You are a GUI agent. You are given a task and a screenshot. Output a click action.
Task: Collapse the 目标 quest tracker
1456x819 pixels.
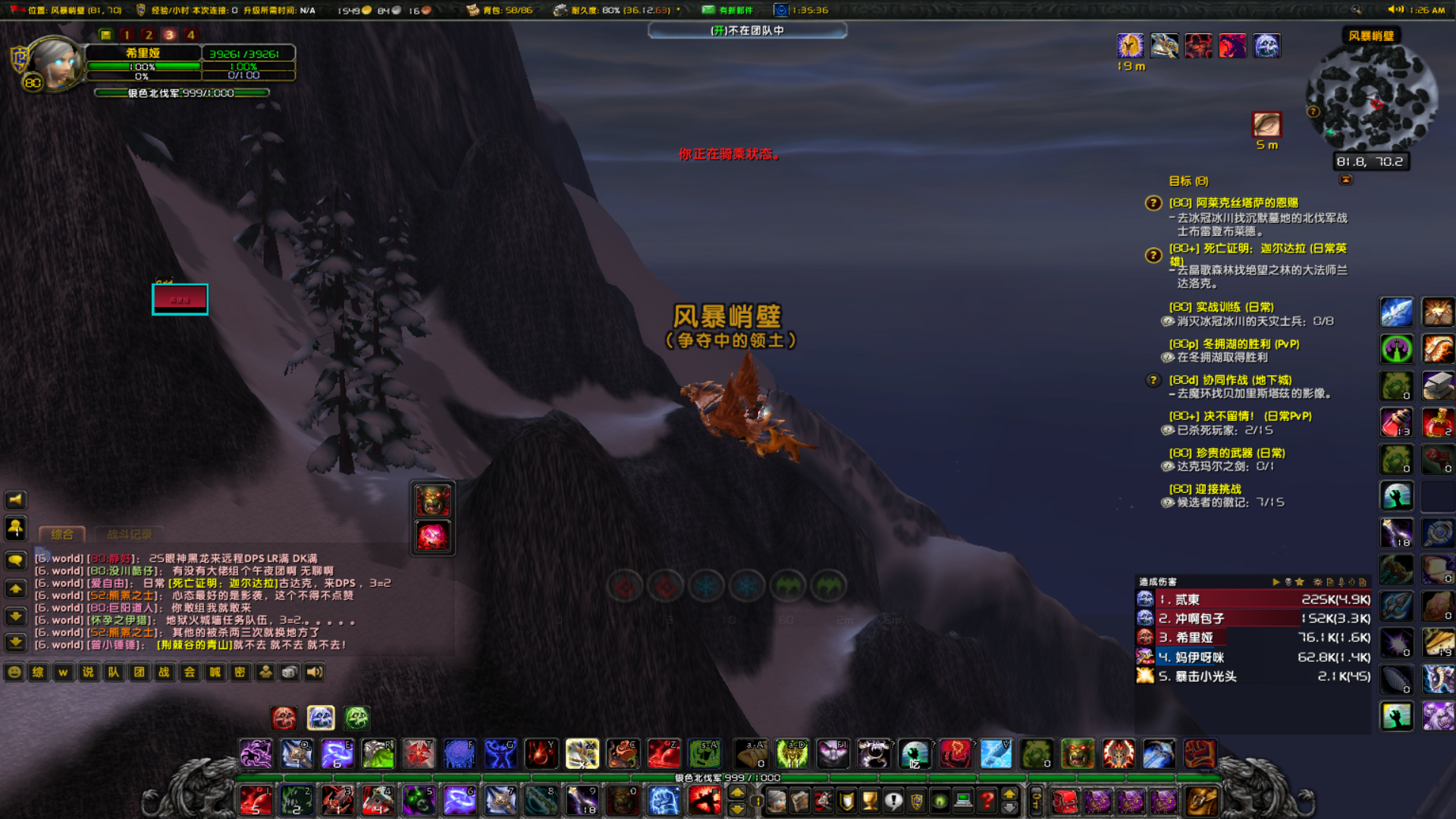click(1345, 180)
